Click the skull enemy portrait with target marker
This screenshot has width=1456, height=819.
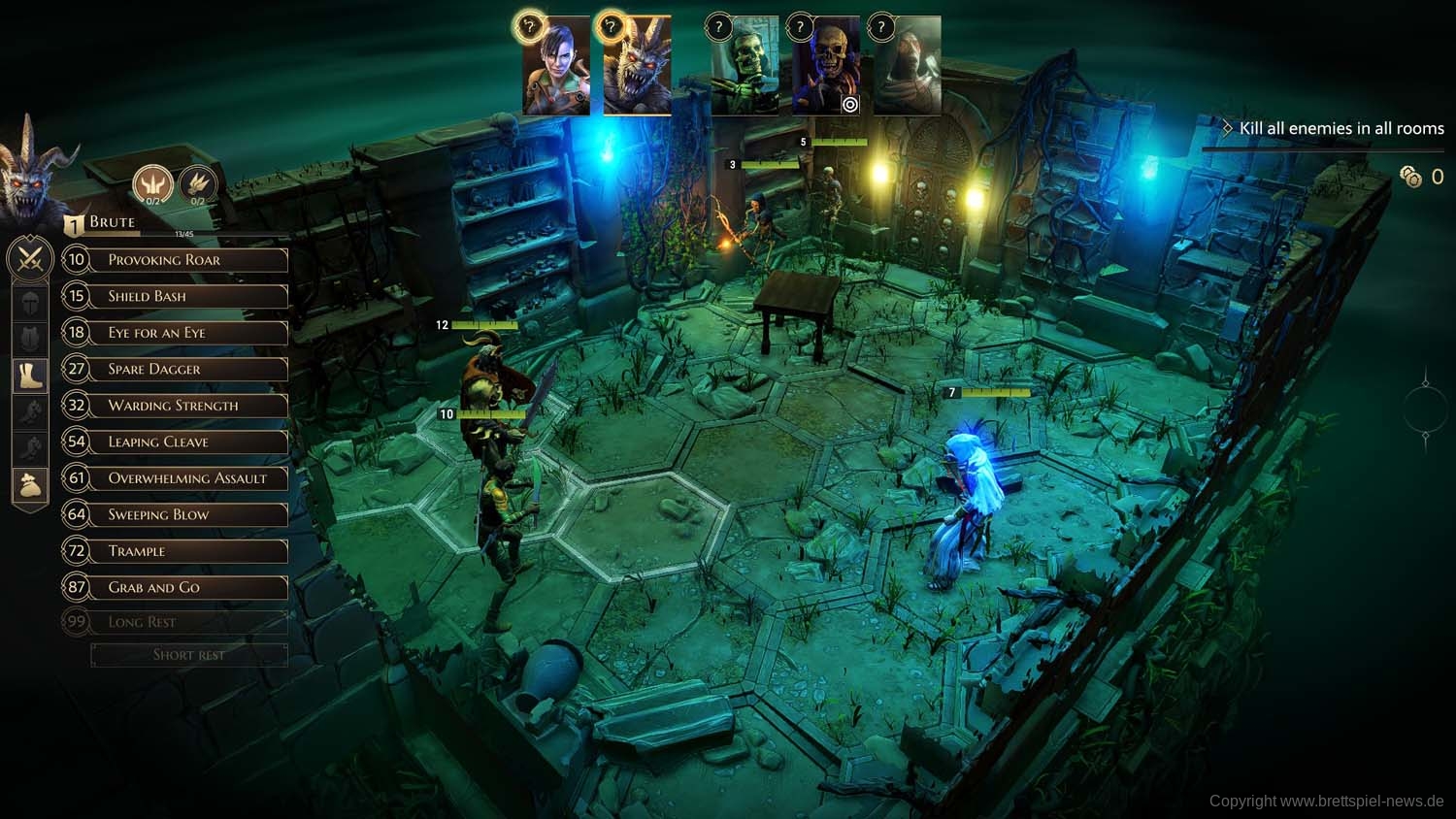tap(826, 68)
